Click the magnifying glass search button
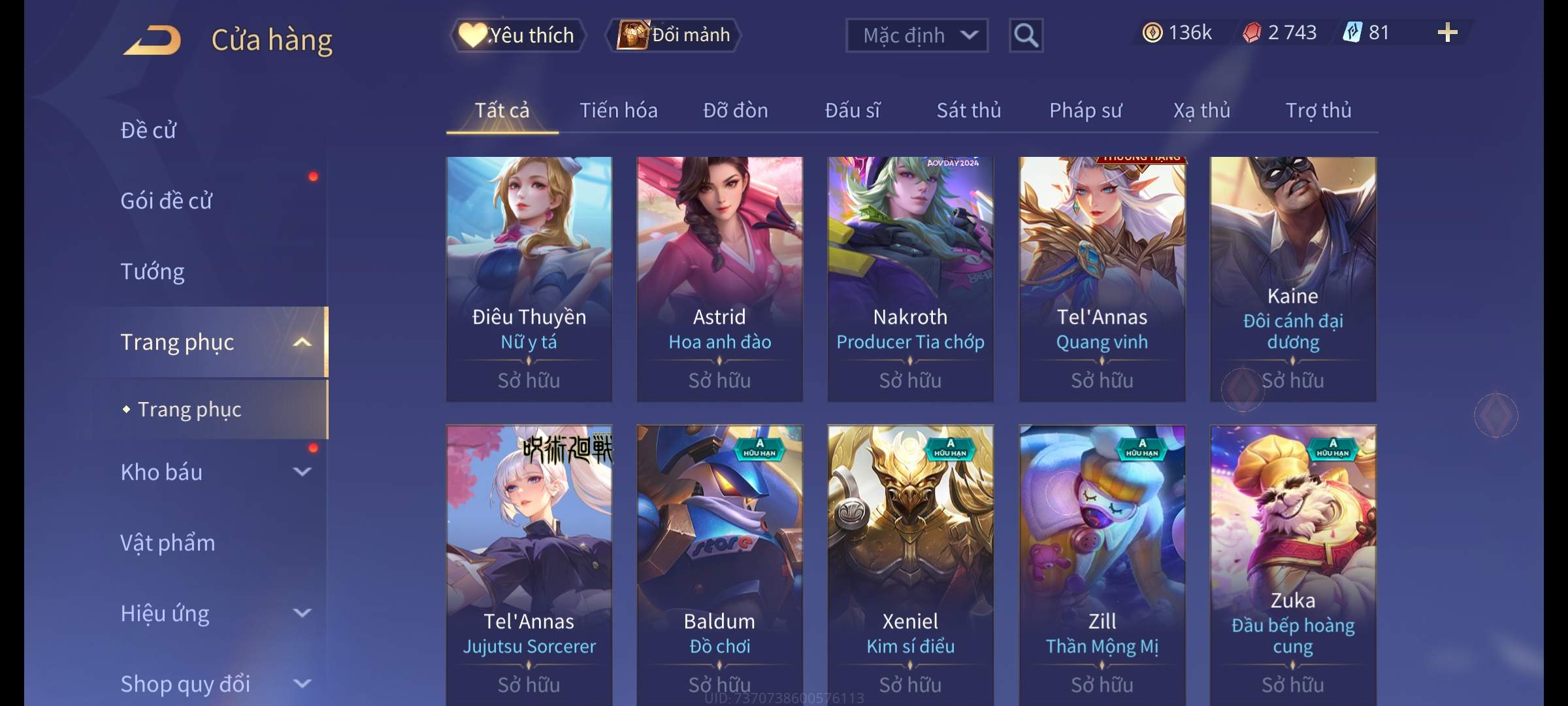The height and width of the screenshot is (706, 1568). [x=1026, y=35]
